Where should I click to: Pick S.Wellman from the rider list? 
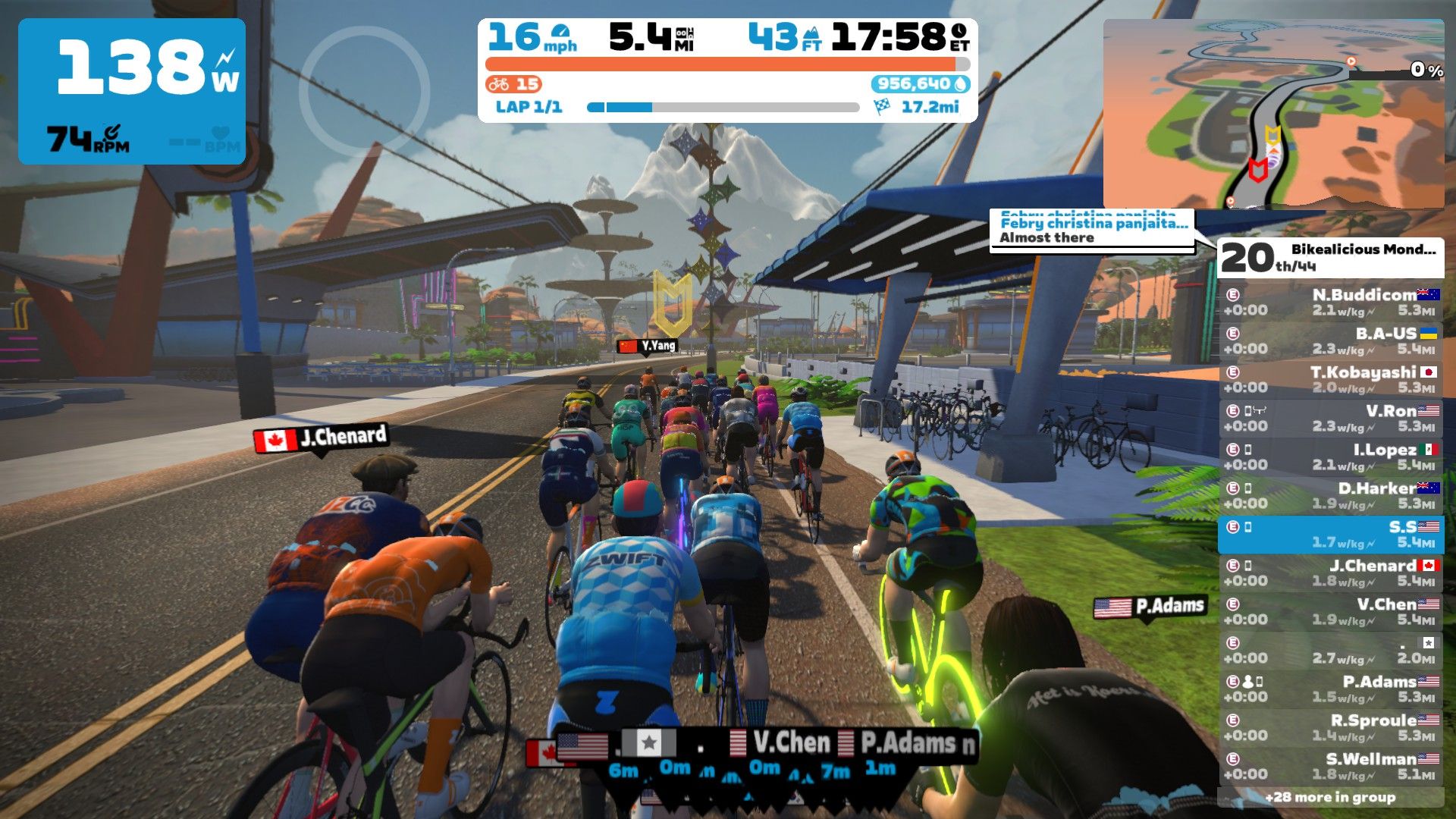coord(1331,766)
